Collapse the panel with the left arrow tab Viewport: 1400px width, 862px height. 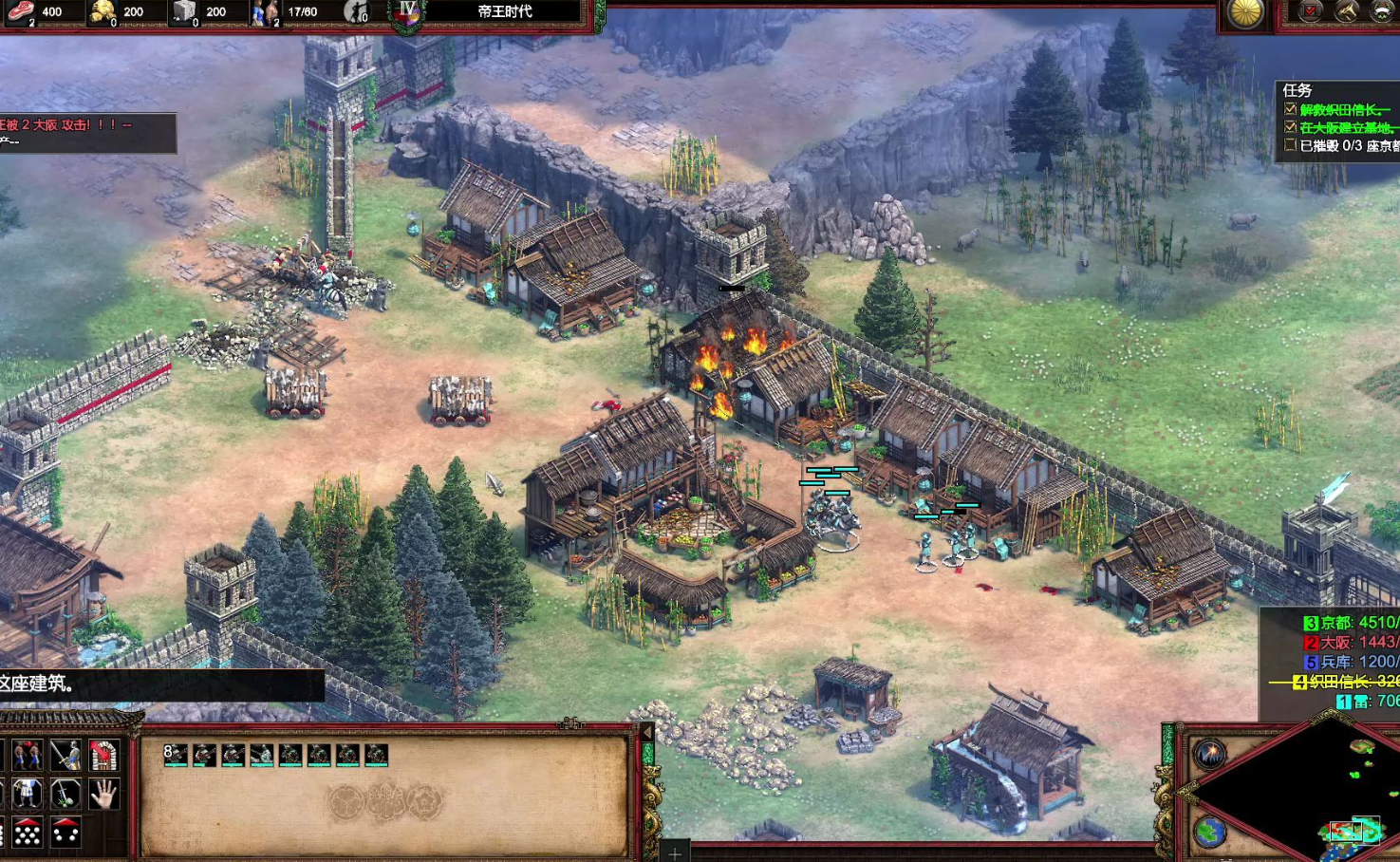point(648,733)
